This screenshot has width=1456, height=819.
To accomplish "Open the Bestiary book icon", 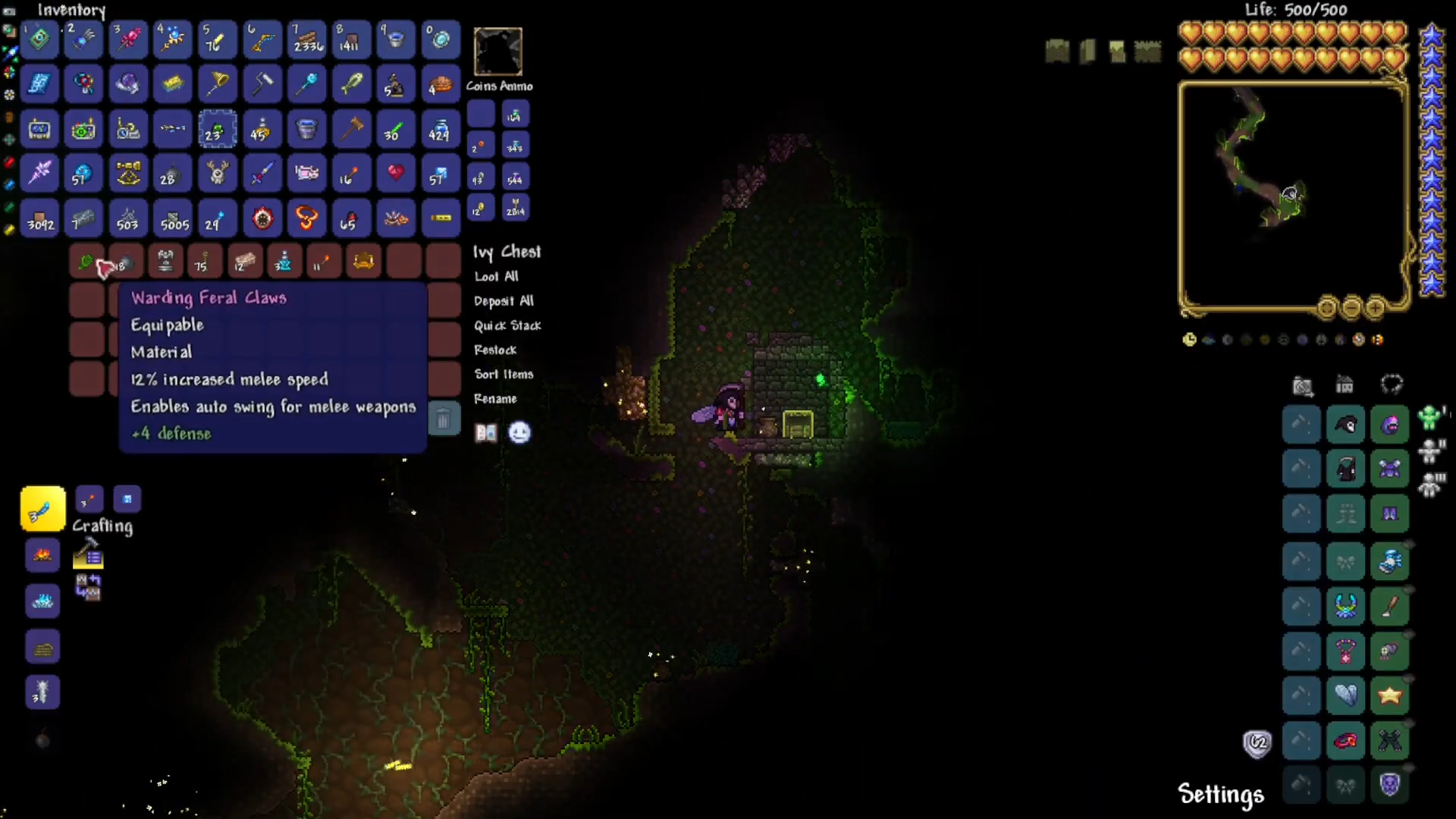I will point(485,432).
